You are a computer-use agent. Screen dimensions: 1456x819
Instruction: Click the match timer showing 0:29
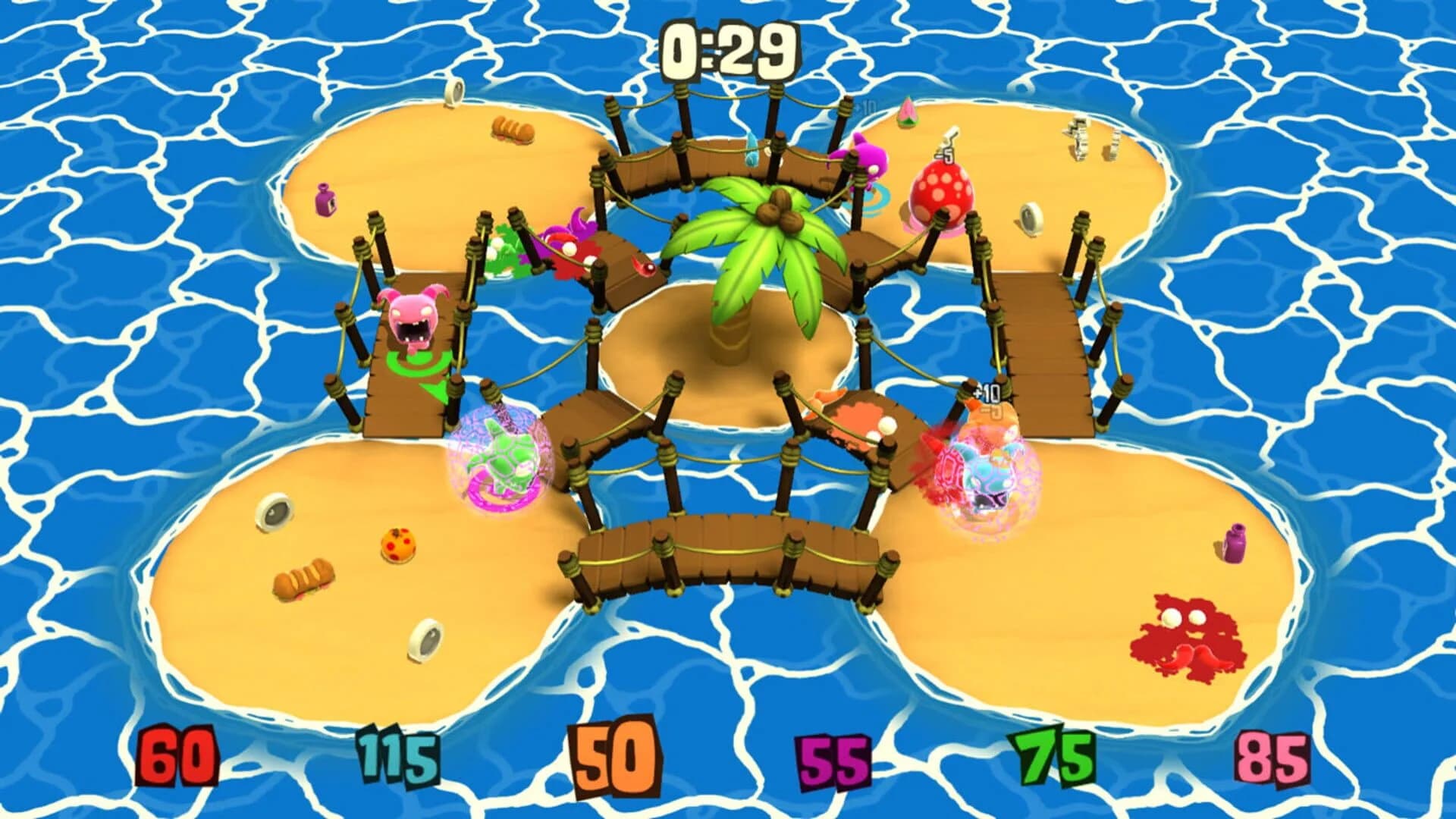pos(728,49)
